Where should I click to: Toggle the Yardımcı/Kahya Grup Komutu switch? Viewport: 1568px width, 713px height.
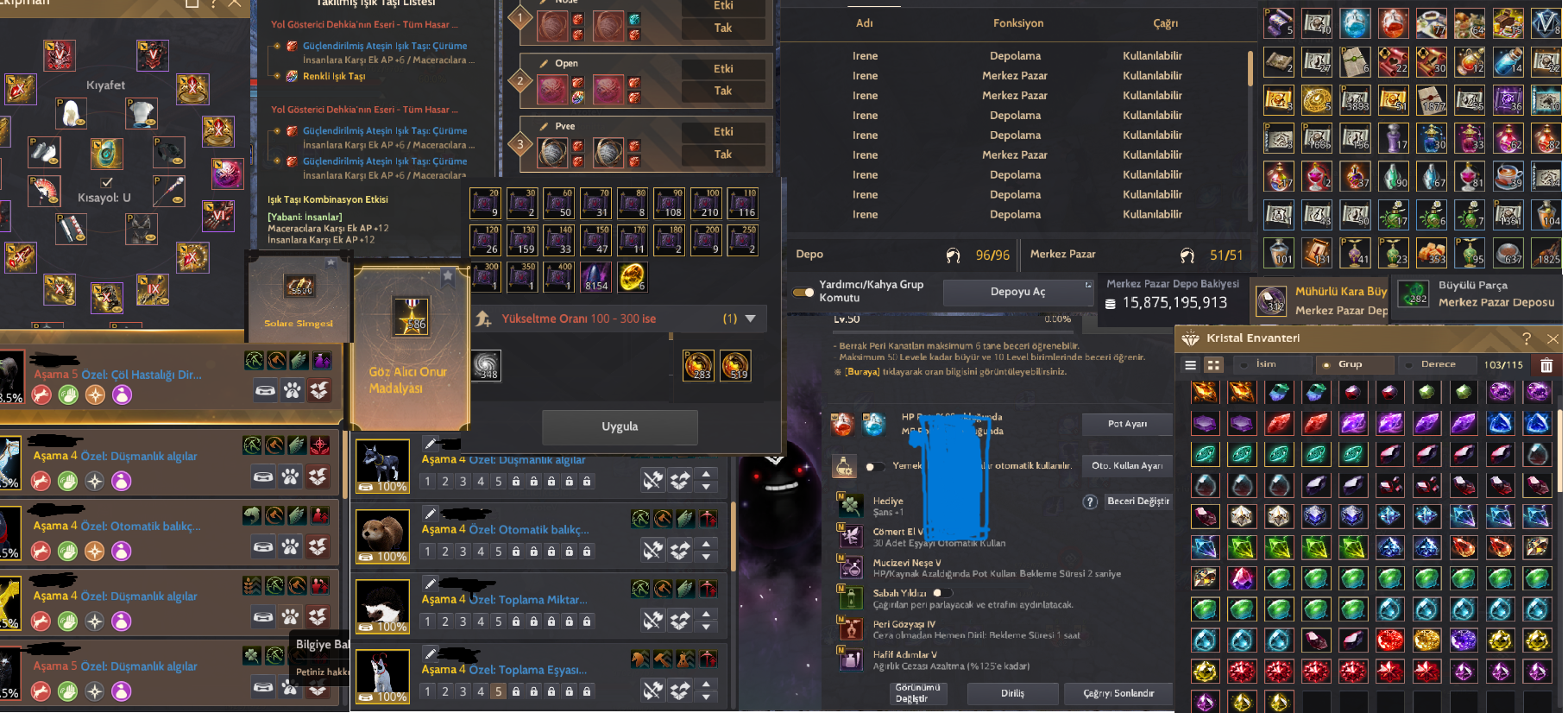tap(803, 293)
